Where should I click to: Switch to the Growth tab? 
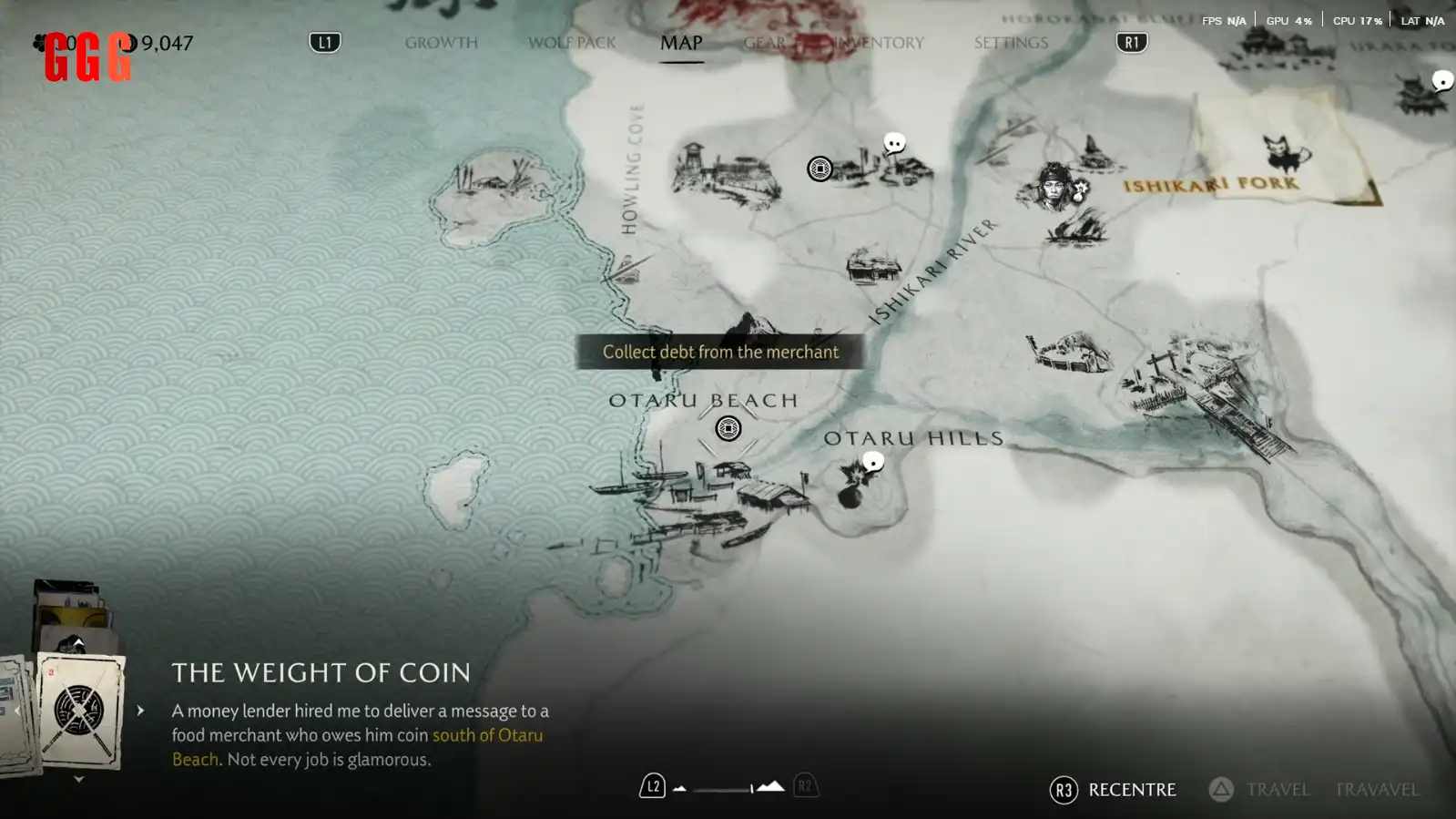[441, 43]
